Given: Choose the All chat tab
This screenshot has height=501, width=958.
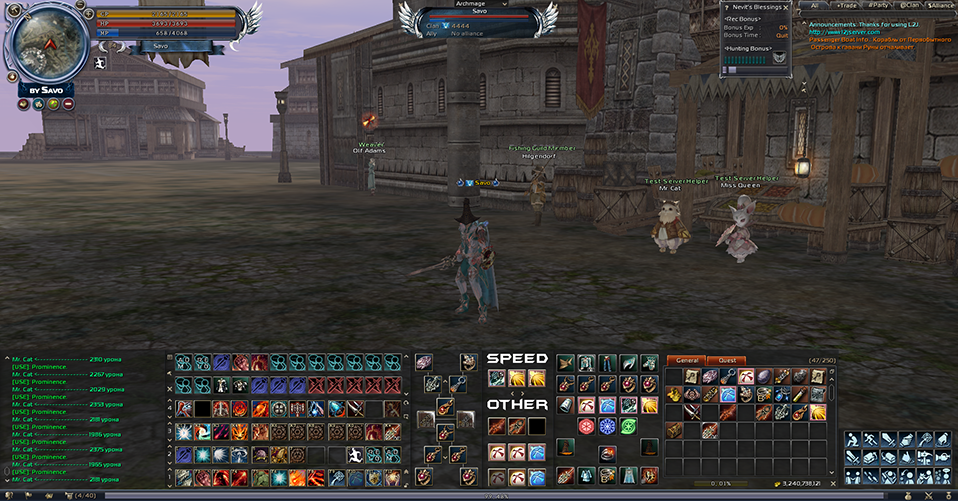Looking at the screenshot, I should point(814,5).
